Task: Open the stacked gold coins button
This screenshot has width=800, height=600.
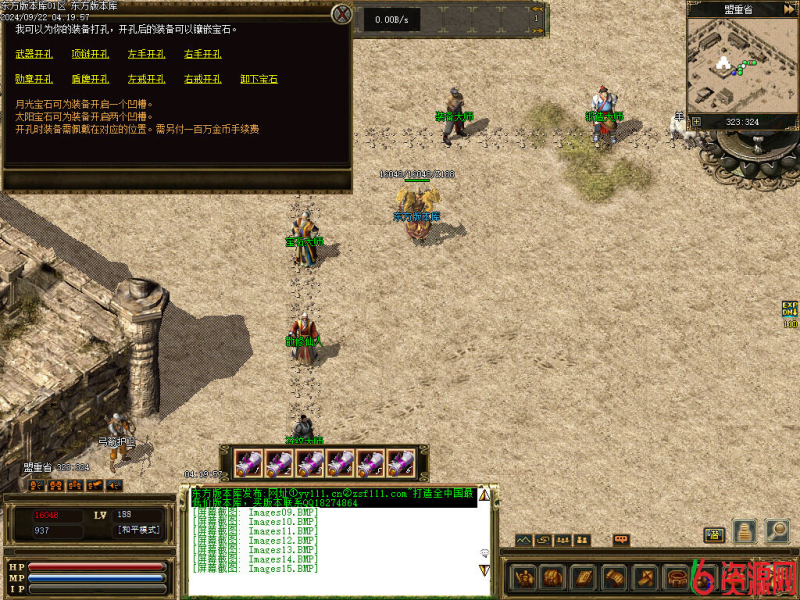Action: click(745, 531)
